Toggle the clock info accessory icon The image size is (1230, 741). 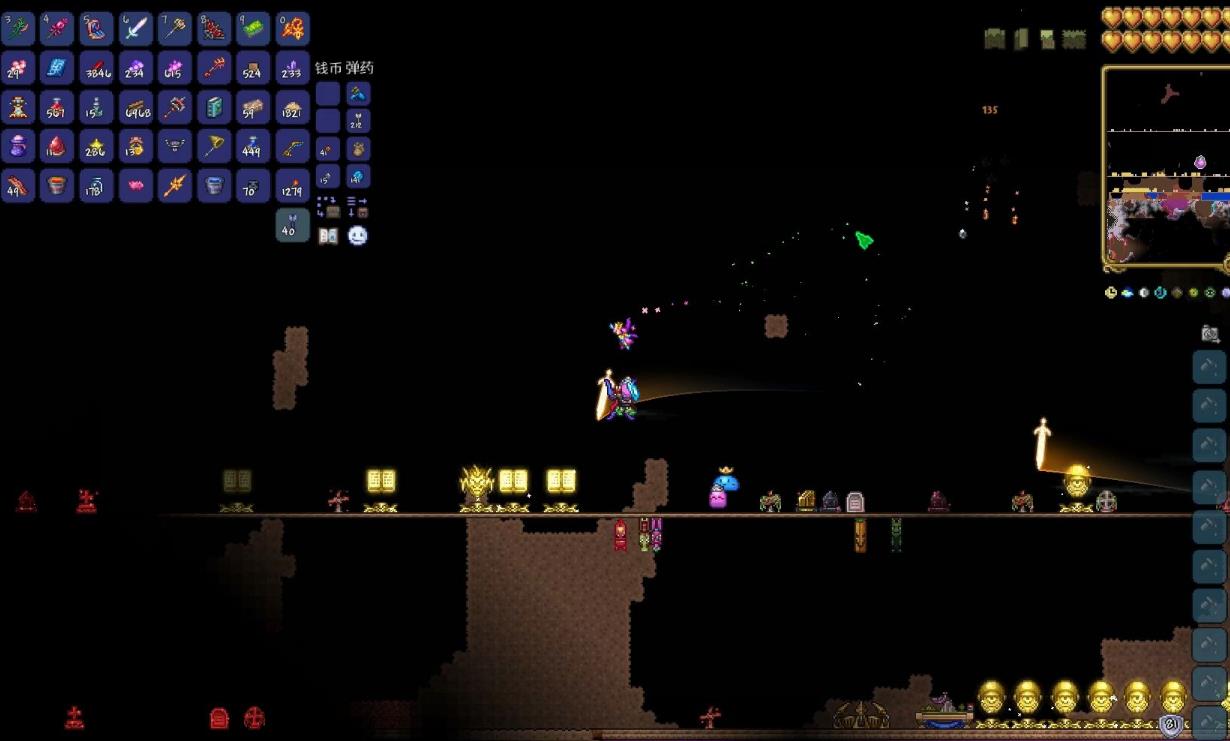1111,293
